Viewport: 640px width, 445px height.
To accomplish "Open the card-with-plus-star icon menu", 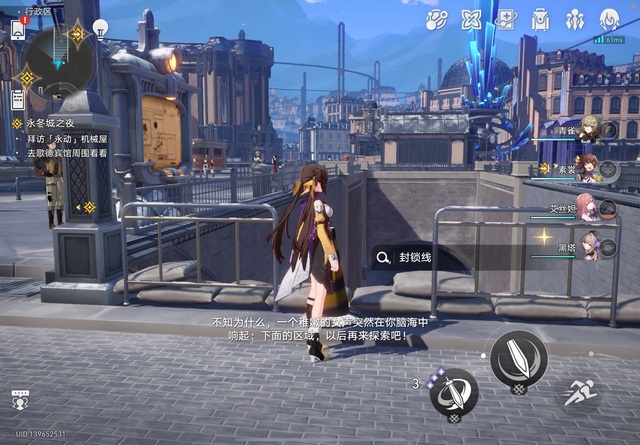I will pyautogui.click(x=506, y=19).
